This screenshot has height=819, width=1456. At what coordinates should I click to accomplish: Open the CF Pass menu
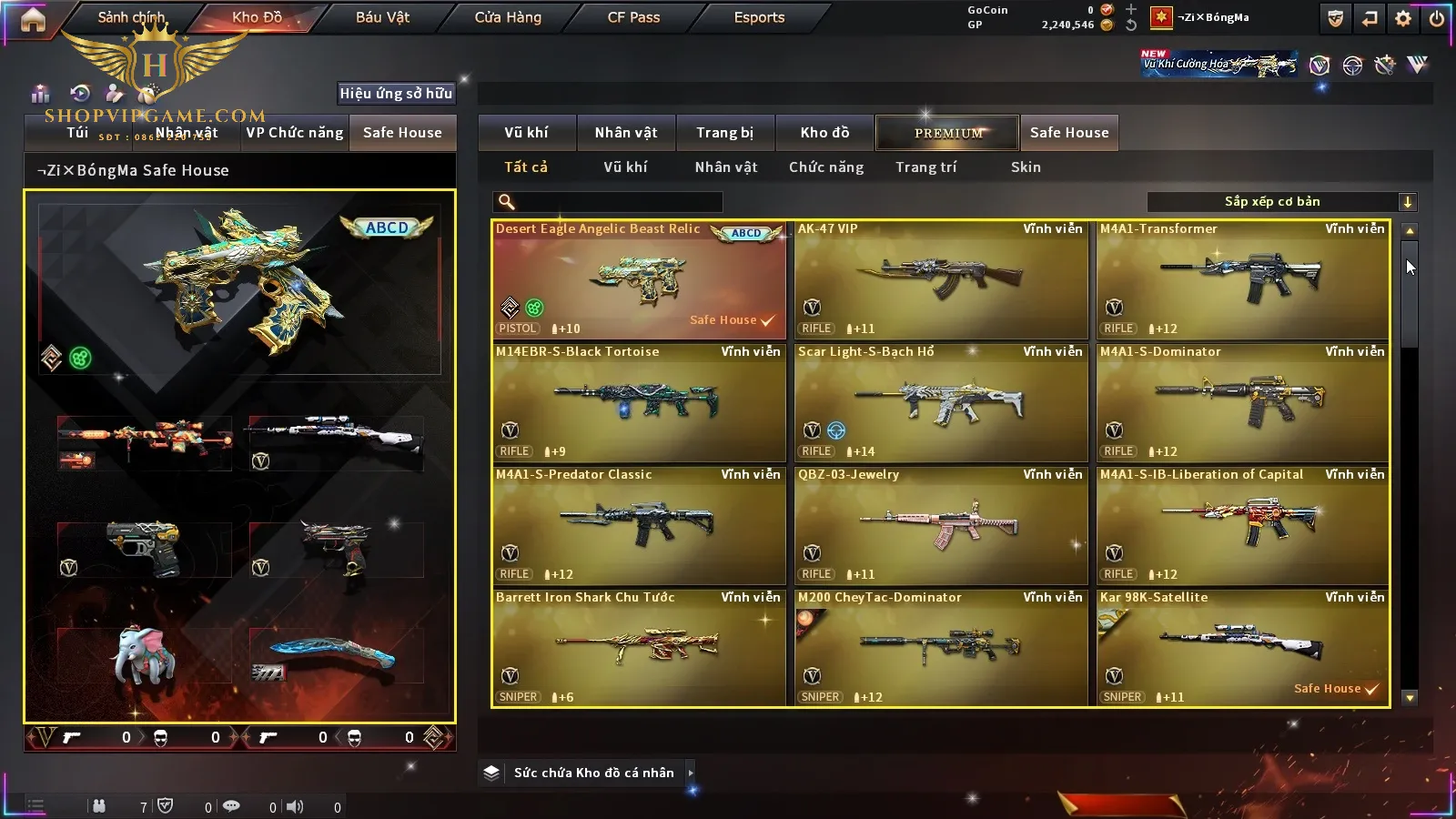pos(633,17)
